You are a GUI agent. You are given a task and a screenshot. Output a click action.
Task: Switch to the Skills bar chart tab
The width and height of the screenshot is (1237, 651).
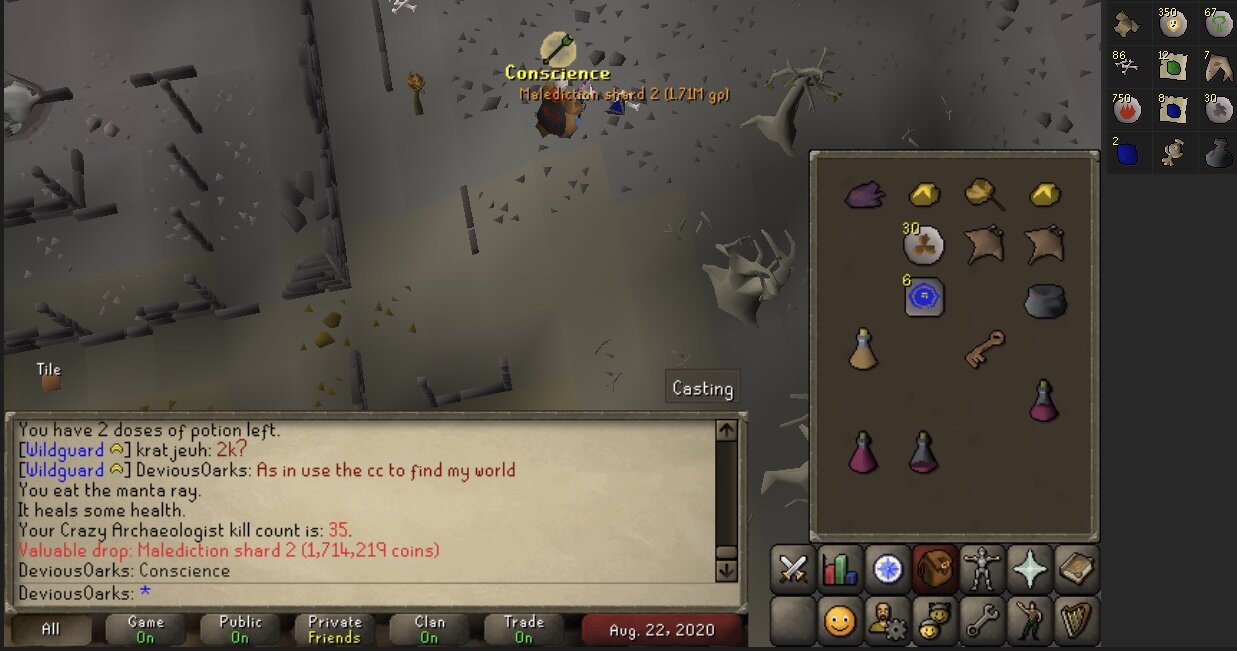coord(841,570)
